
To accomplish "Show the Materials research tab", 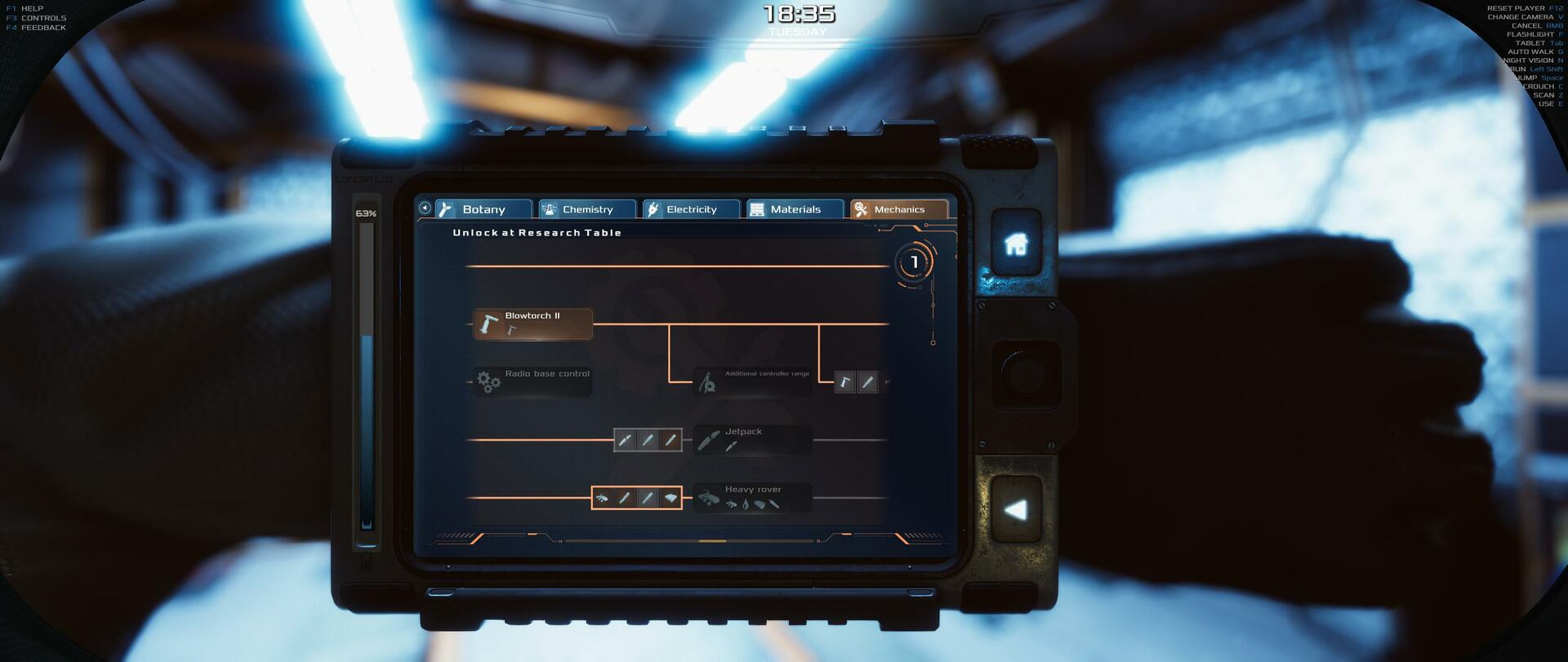I will [795, 209].
